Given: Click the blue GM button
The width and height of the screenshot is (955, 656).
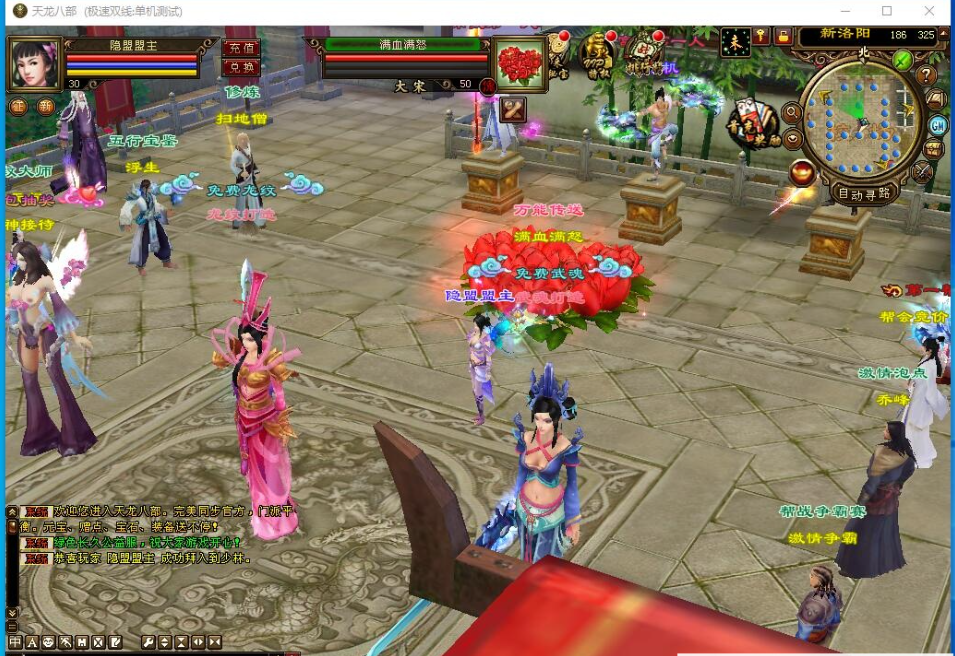Looking at the screenshot, I should [938, 126].
